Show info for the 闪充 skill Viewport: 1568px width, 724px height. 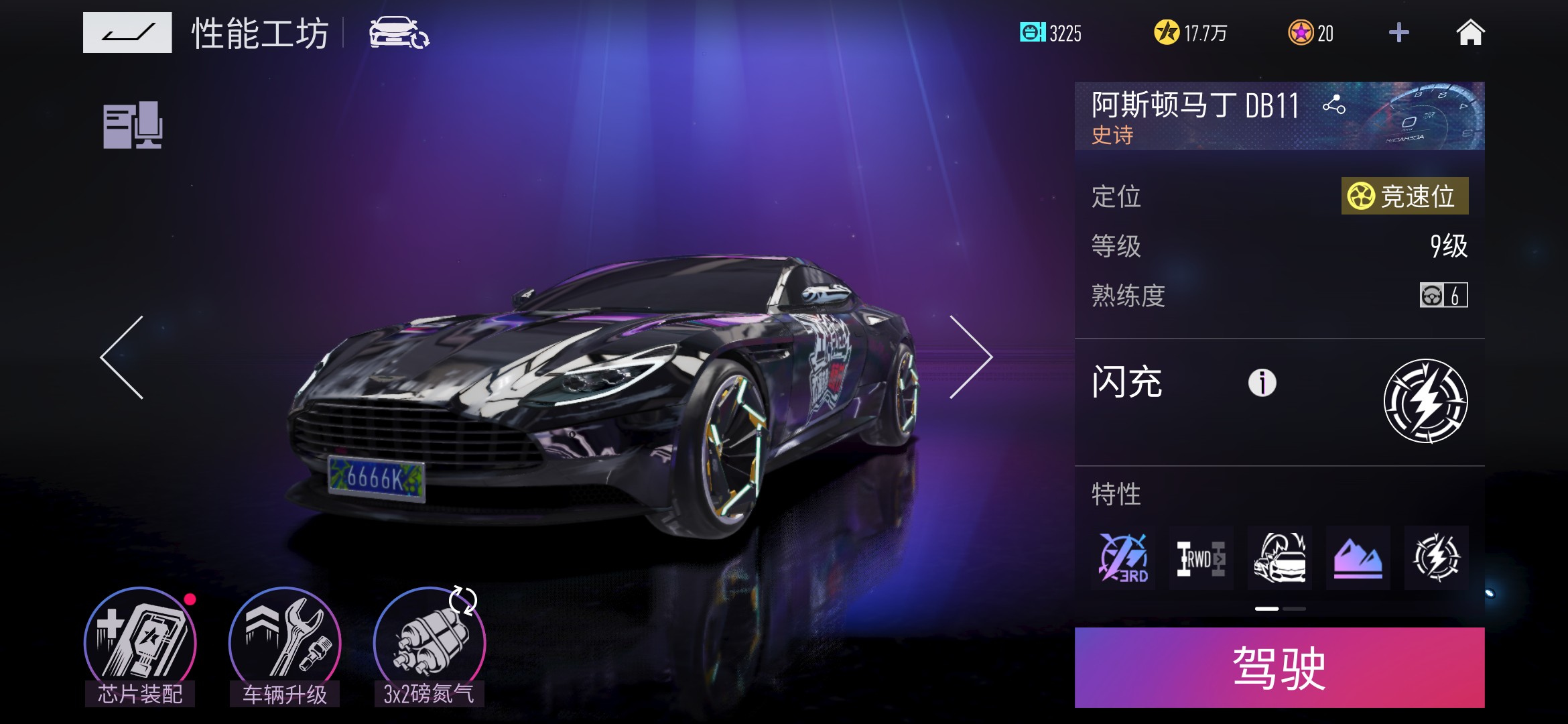pyautogui.click(x=1262, y=383)
